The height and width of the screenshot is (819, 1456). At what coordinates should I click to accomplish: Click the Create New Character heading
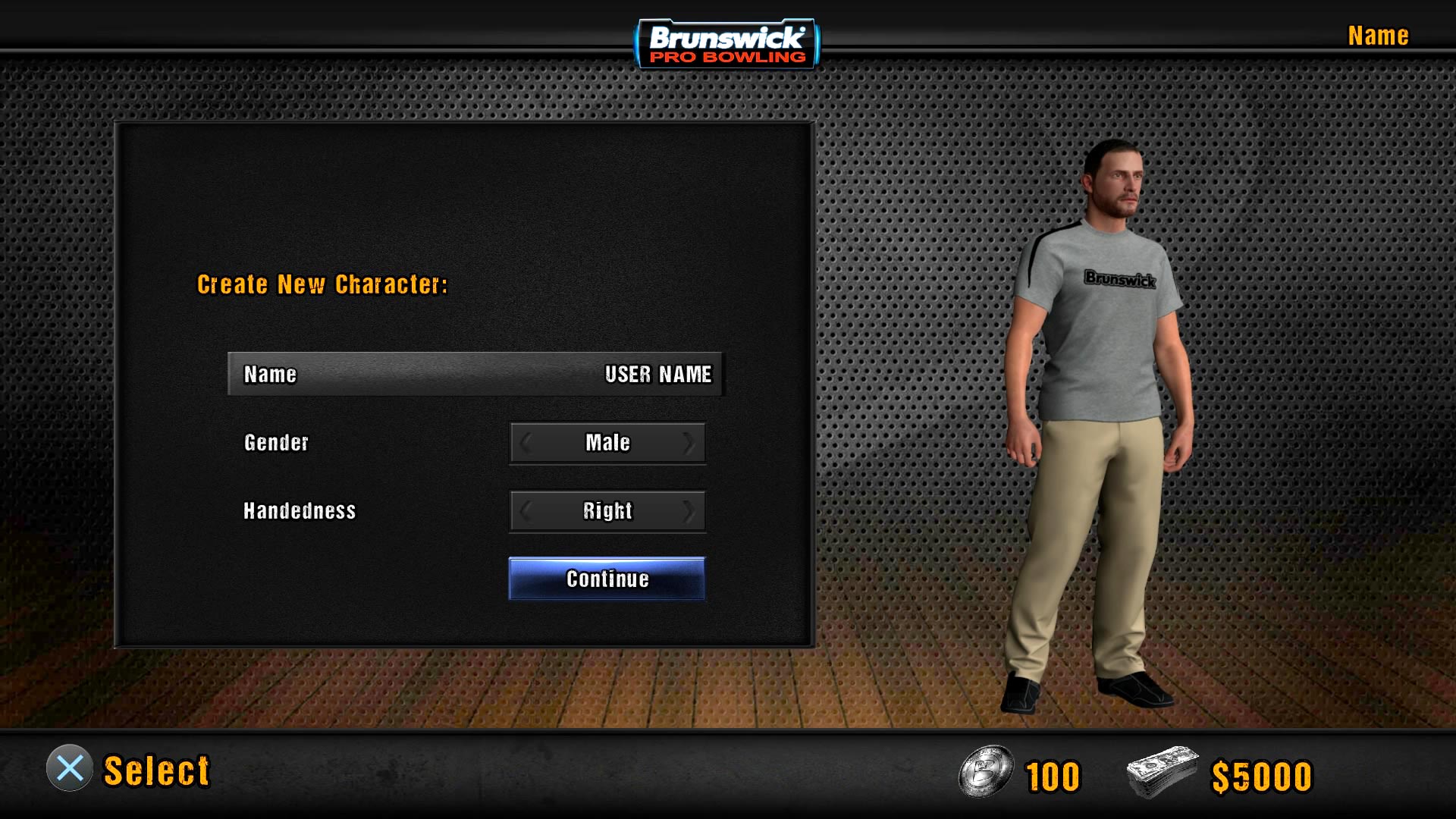click(323, 284)
